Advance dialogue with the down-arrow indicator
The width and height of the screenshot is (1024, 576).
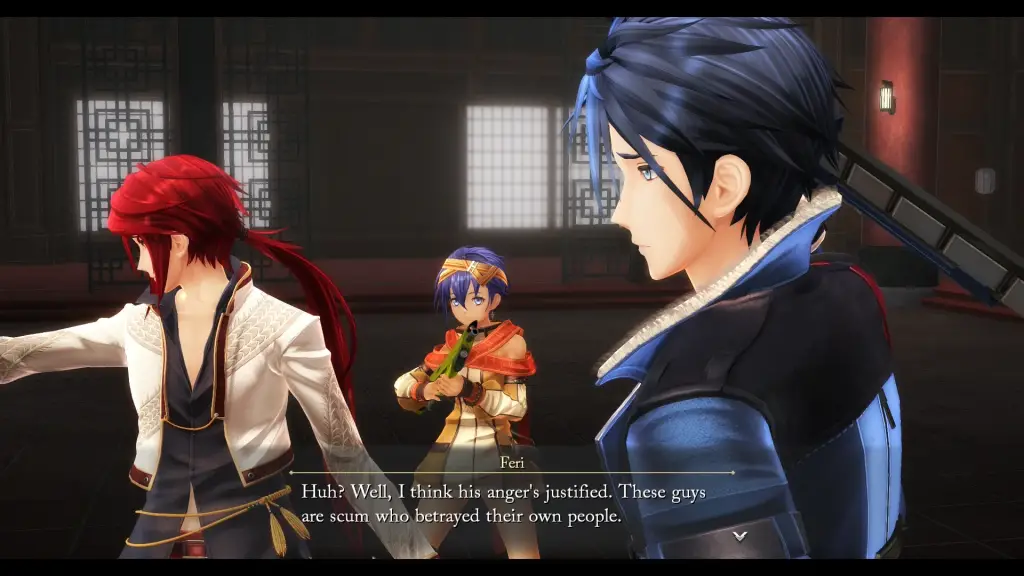[x=739, y=536]
